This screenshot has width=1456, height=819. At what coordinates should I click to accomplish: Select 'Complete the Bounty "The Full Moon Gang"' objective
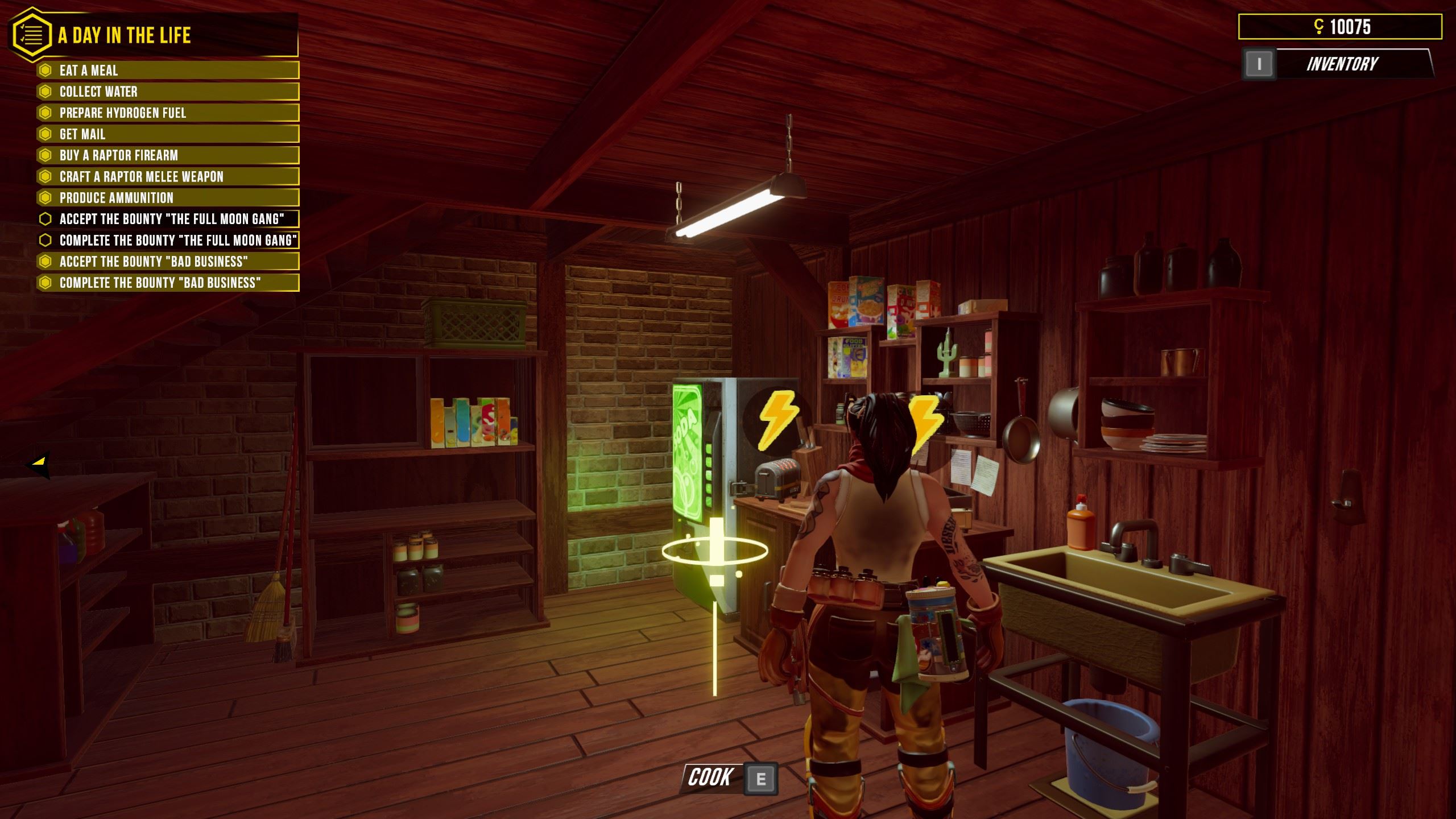(x=168, y=240)
